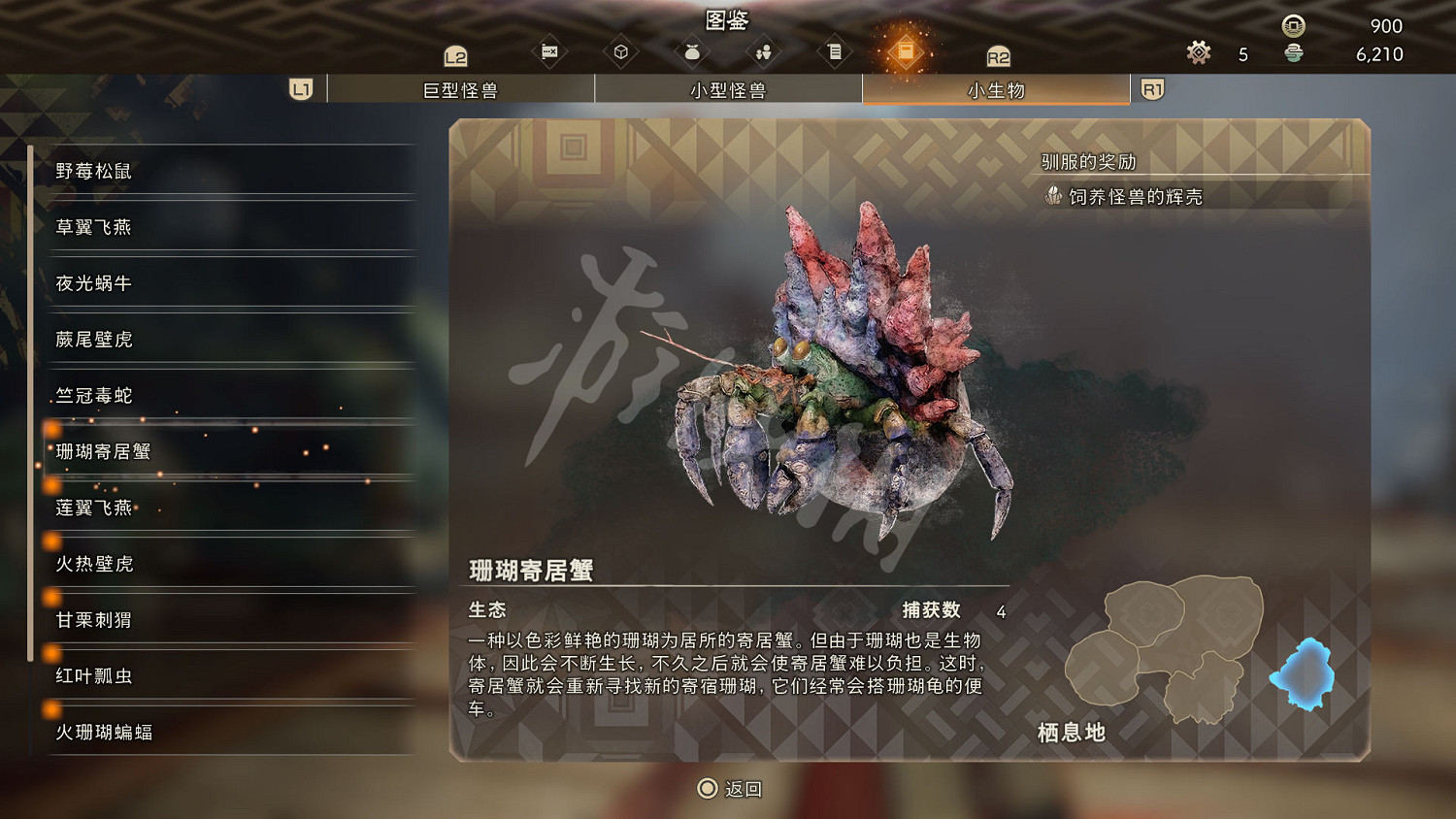This screenshot has height=819, width=1456.
Task: Open the quest list icon in top bar
Action: [835, 50]
